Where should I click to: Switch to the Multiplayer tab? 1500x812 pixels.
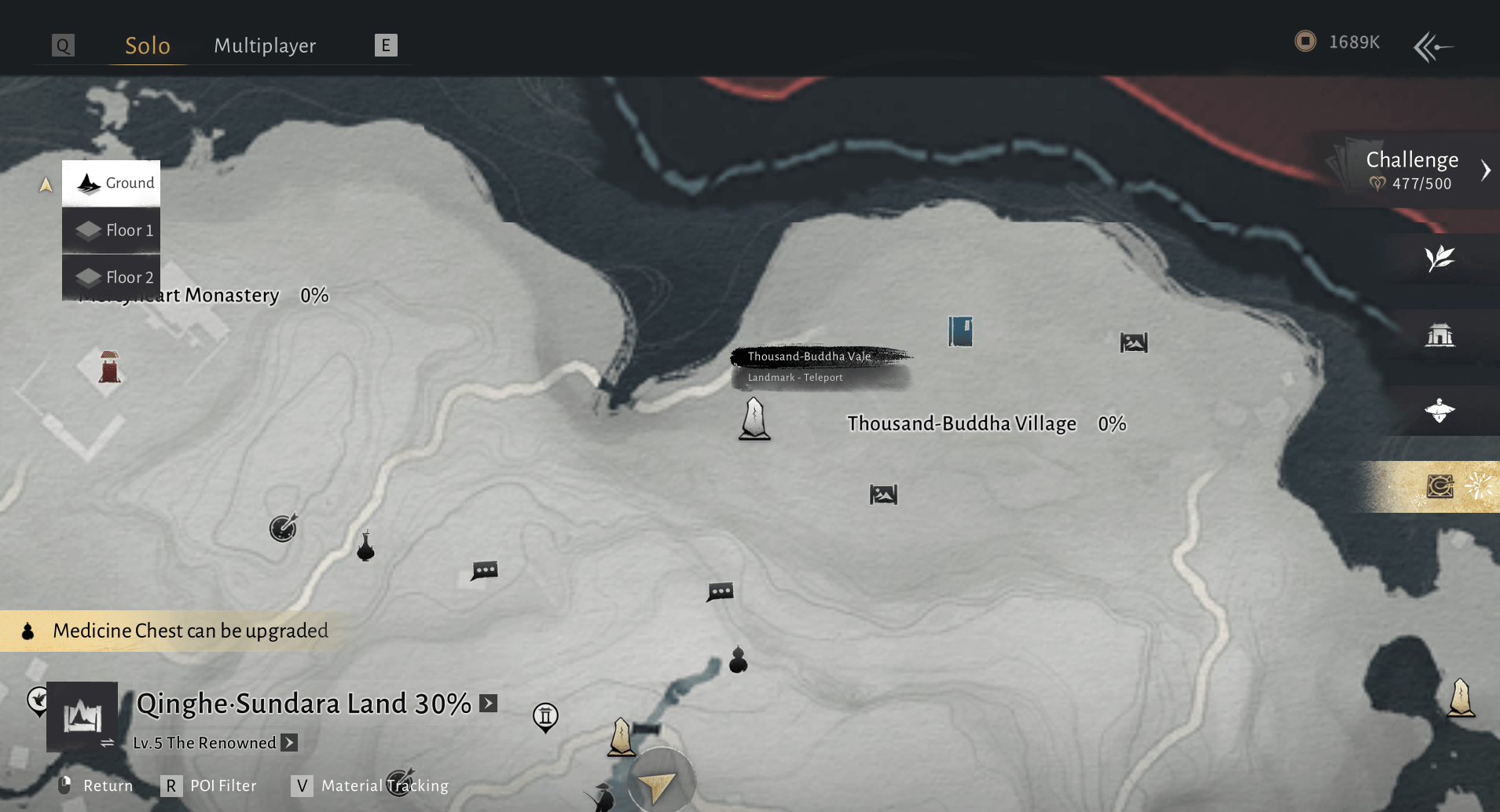265,46
